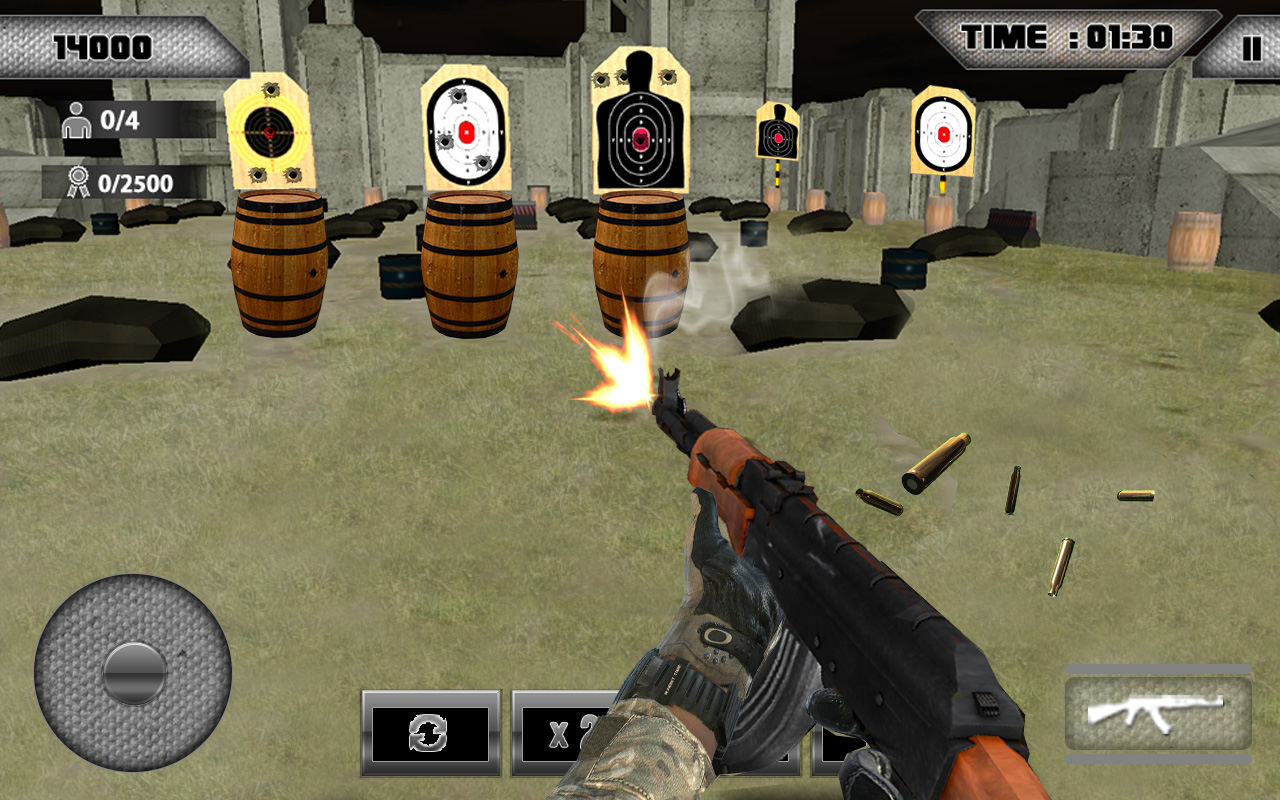This screenshot has height=800, width=1280.
Task: Select the yellow circular target on the left
Action: 270,130
